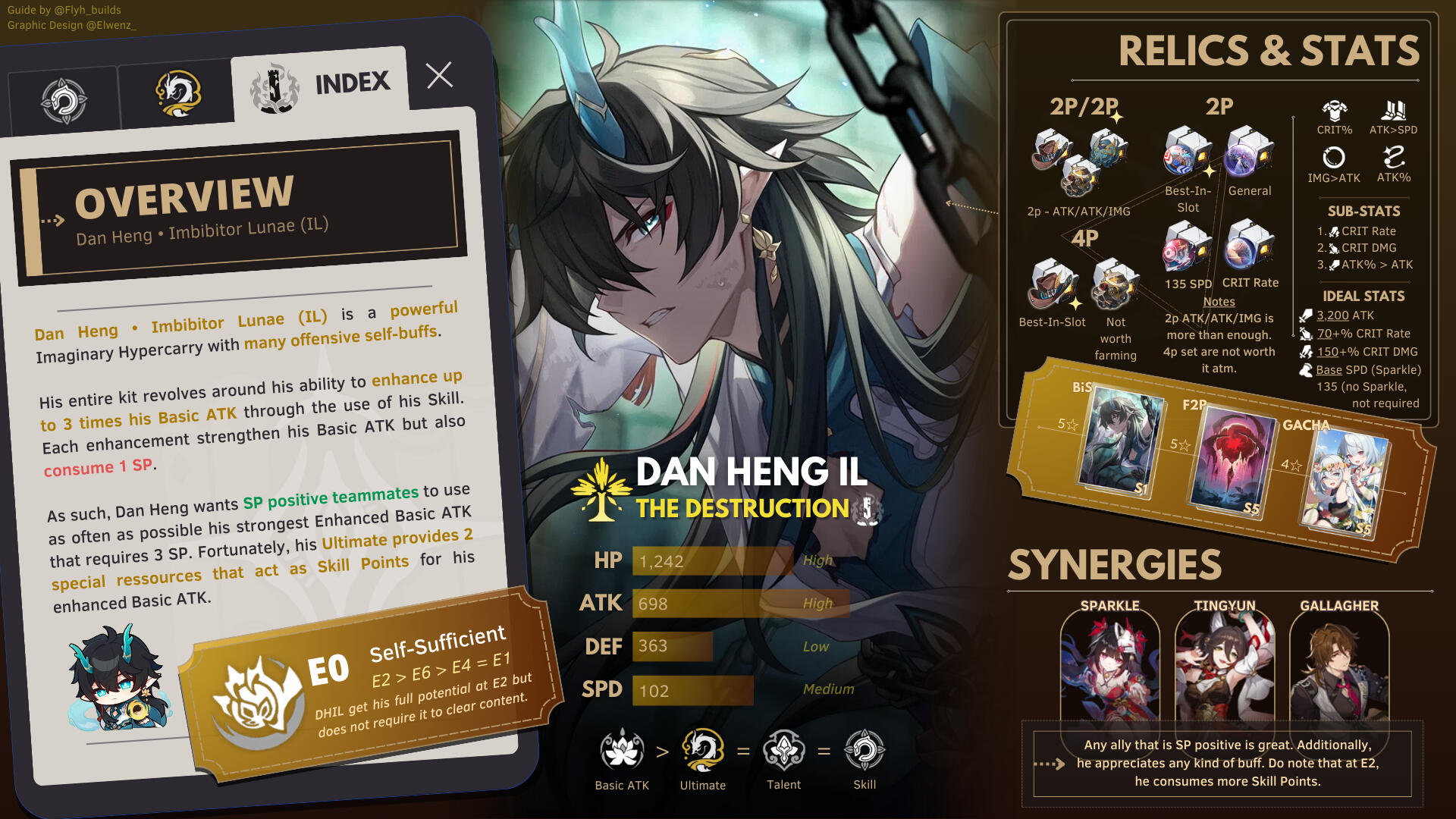Close the index panel with the X
The image size is (1456, 819).
(x=439, y=75)
